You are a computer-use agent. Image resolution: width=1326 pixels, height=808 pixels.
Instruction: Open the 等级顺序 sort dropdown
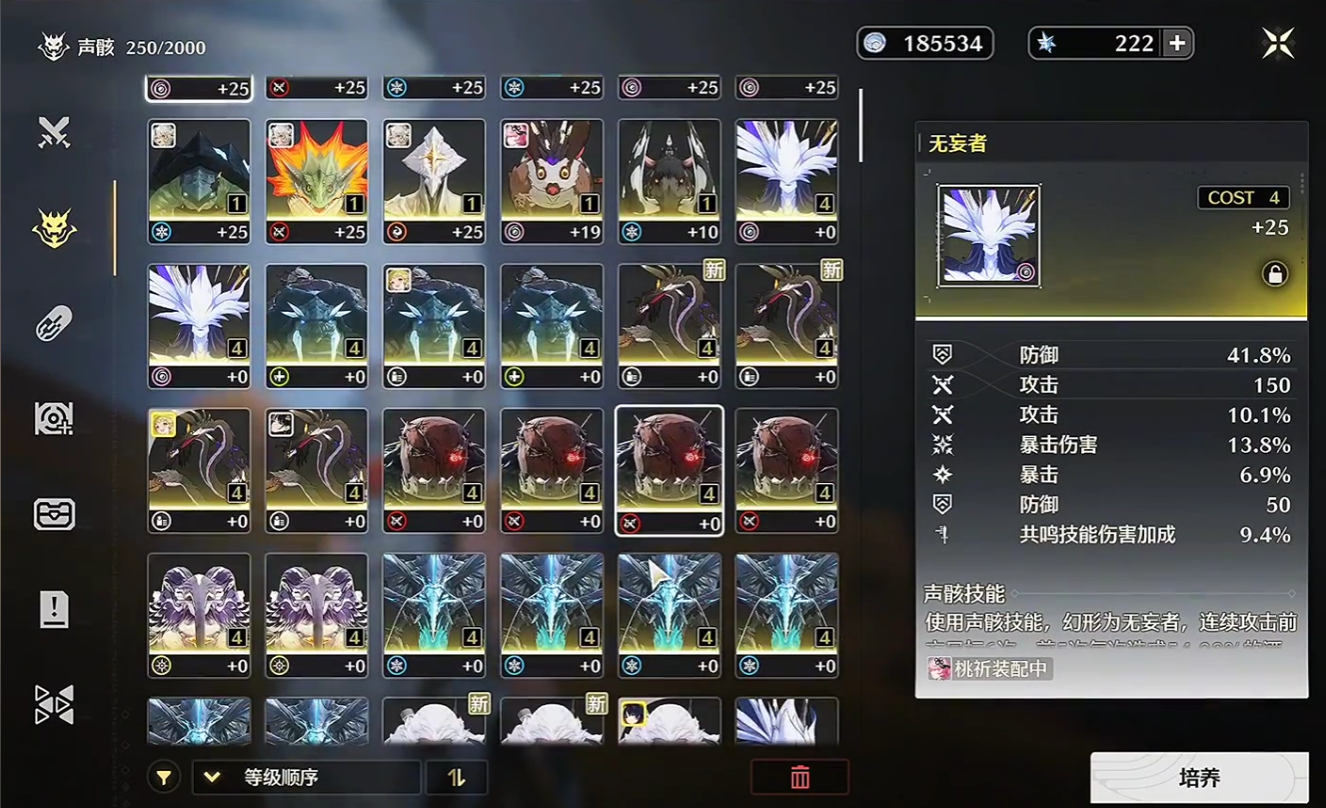[x=306, y=778]
